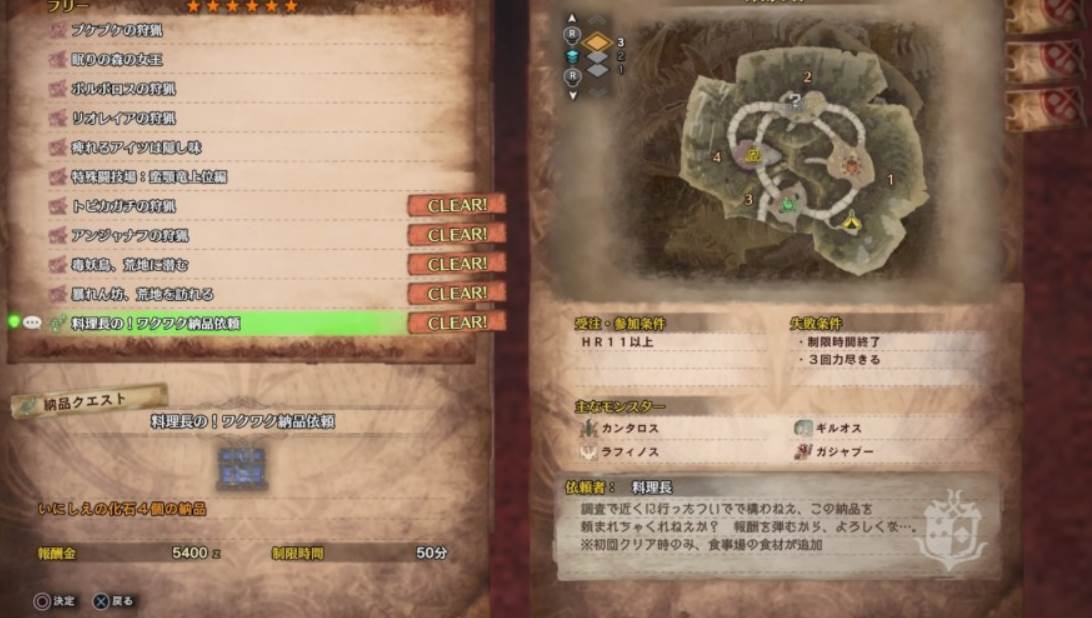Click the delivery item icon under quest title
1092x618 pixels.
[x=242, y=468]
